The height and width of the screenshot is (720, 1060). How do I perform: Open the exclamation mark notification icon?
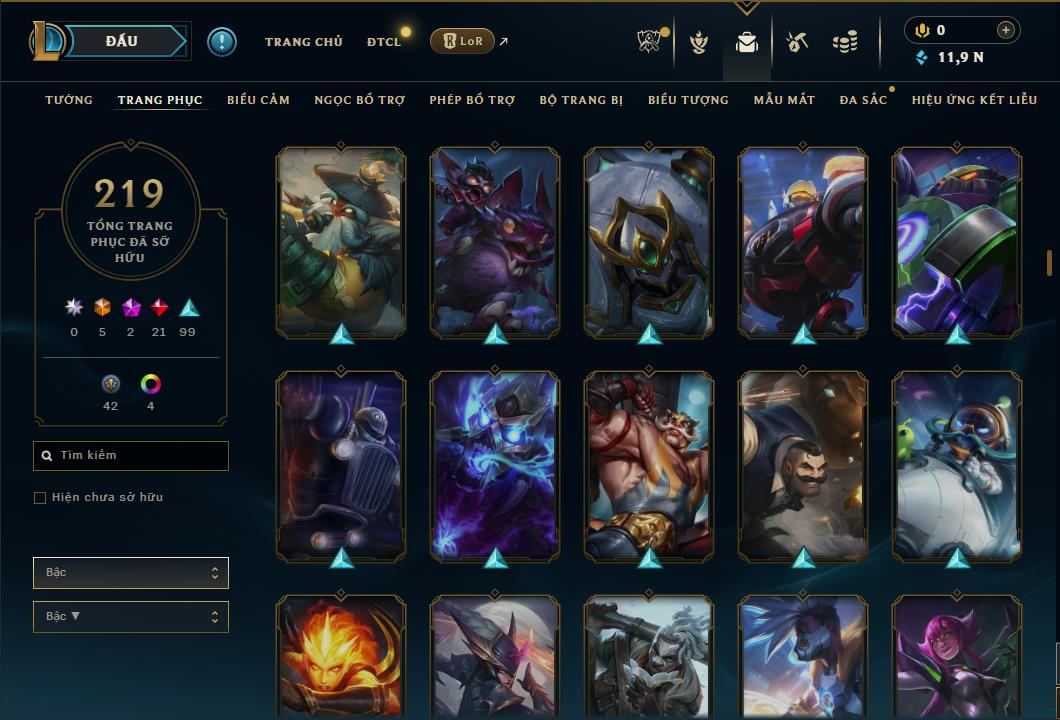221,41
